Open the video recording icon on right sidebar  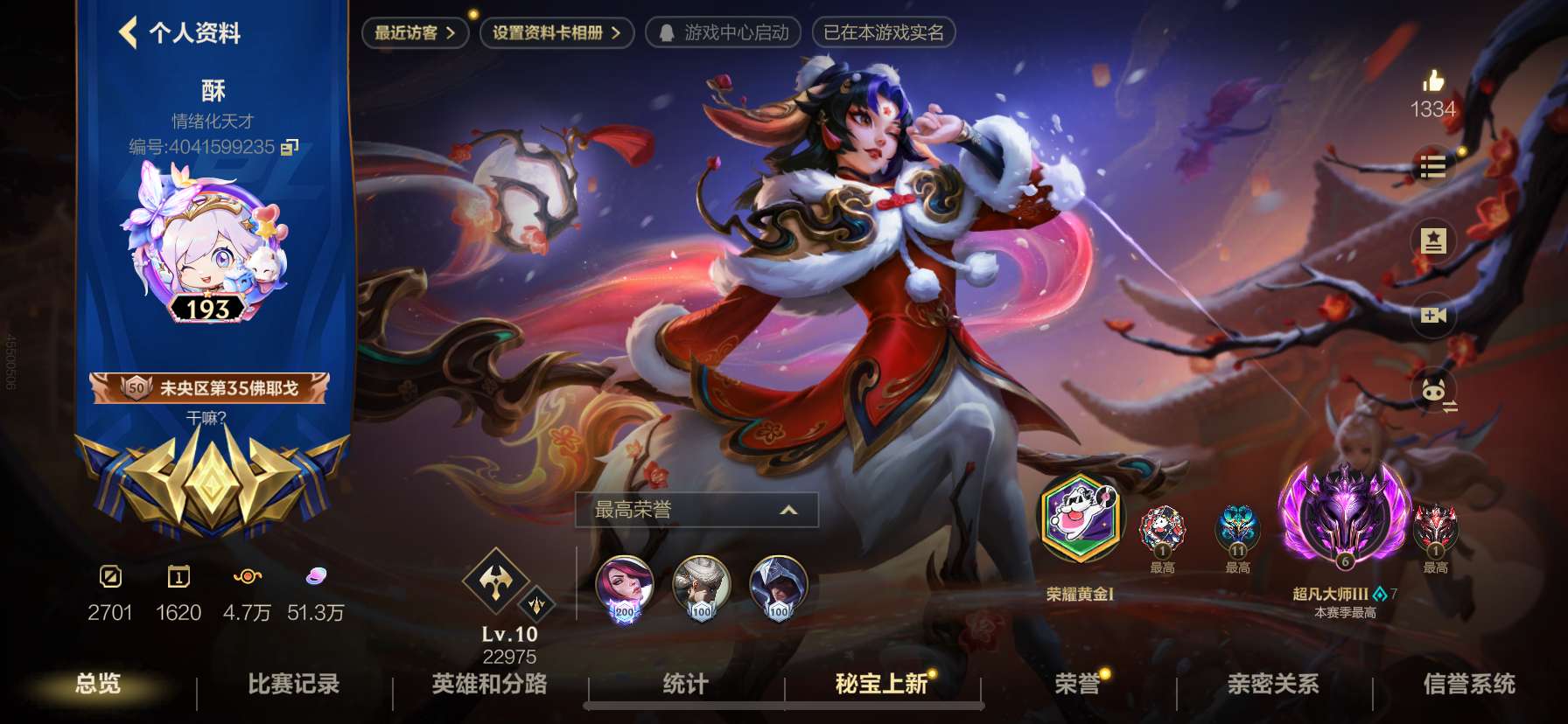1431,314
